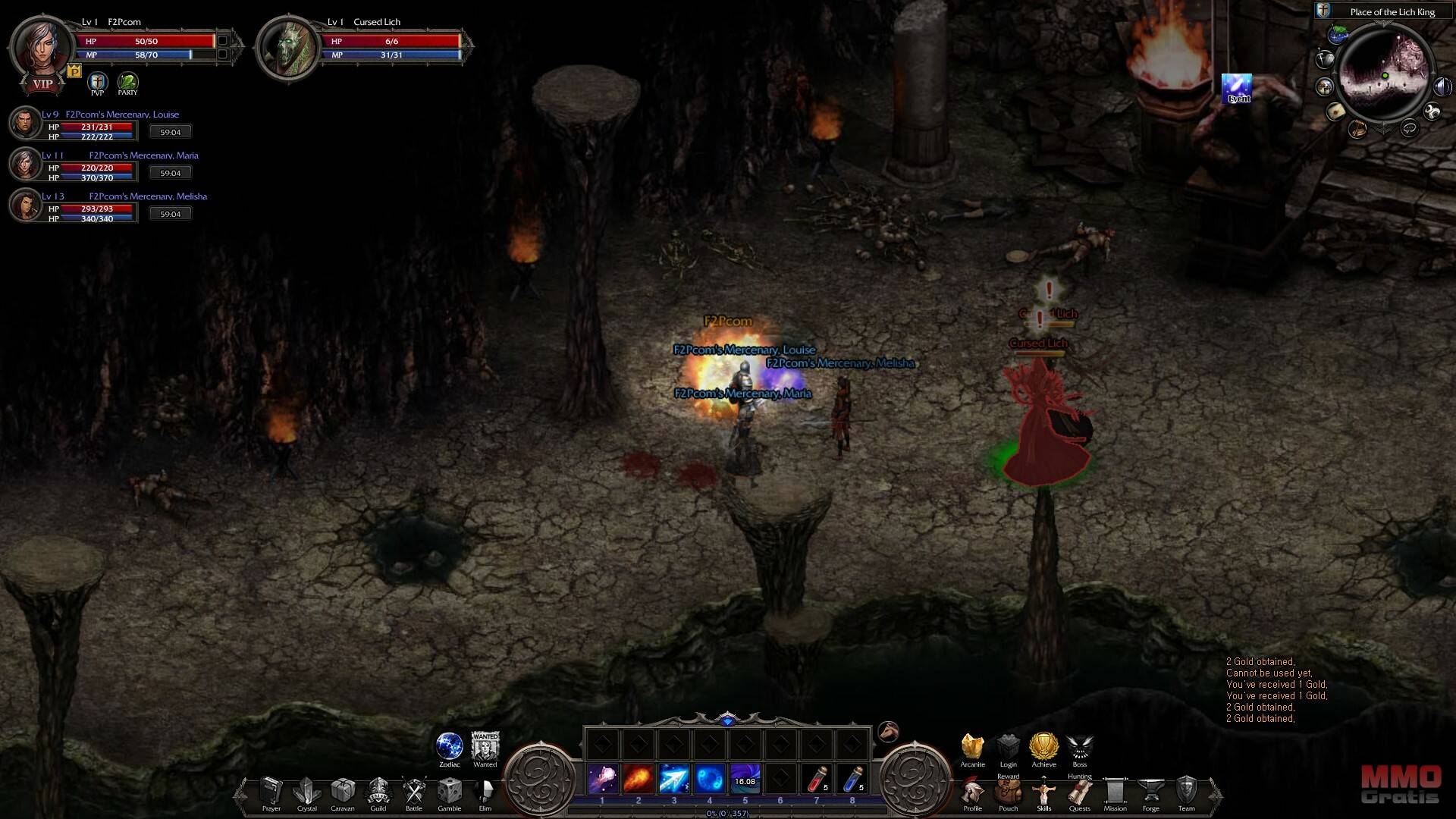Click the circular minimap
This screenshot has width=1456, height=819.
[x=1384, y=77]
